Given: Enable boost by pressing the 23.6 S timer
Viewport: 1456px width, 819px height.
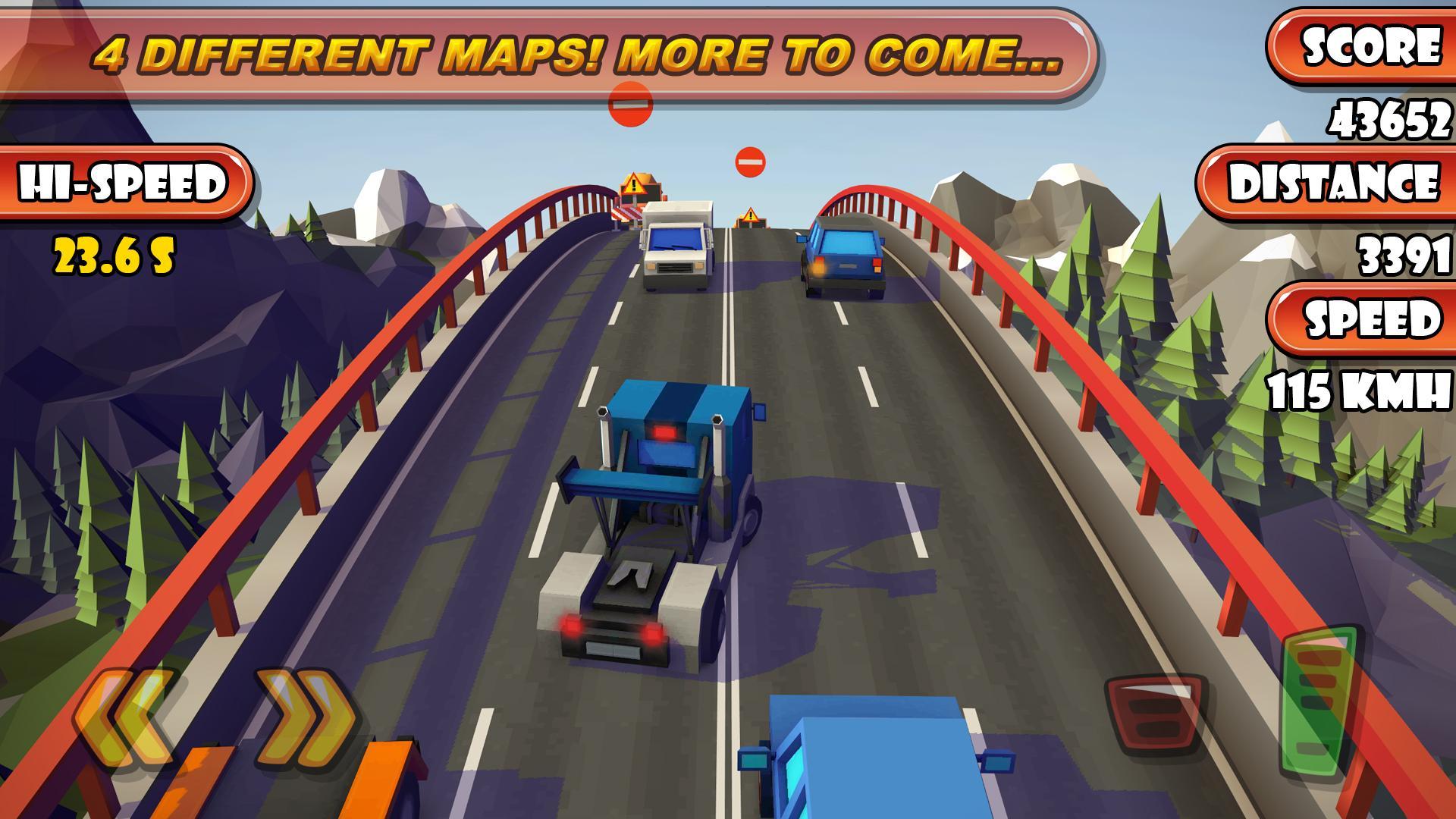Looking at the screenshot, I should coord(114,255).
